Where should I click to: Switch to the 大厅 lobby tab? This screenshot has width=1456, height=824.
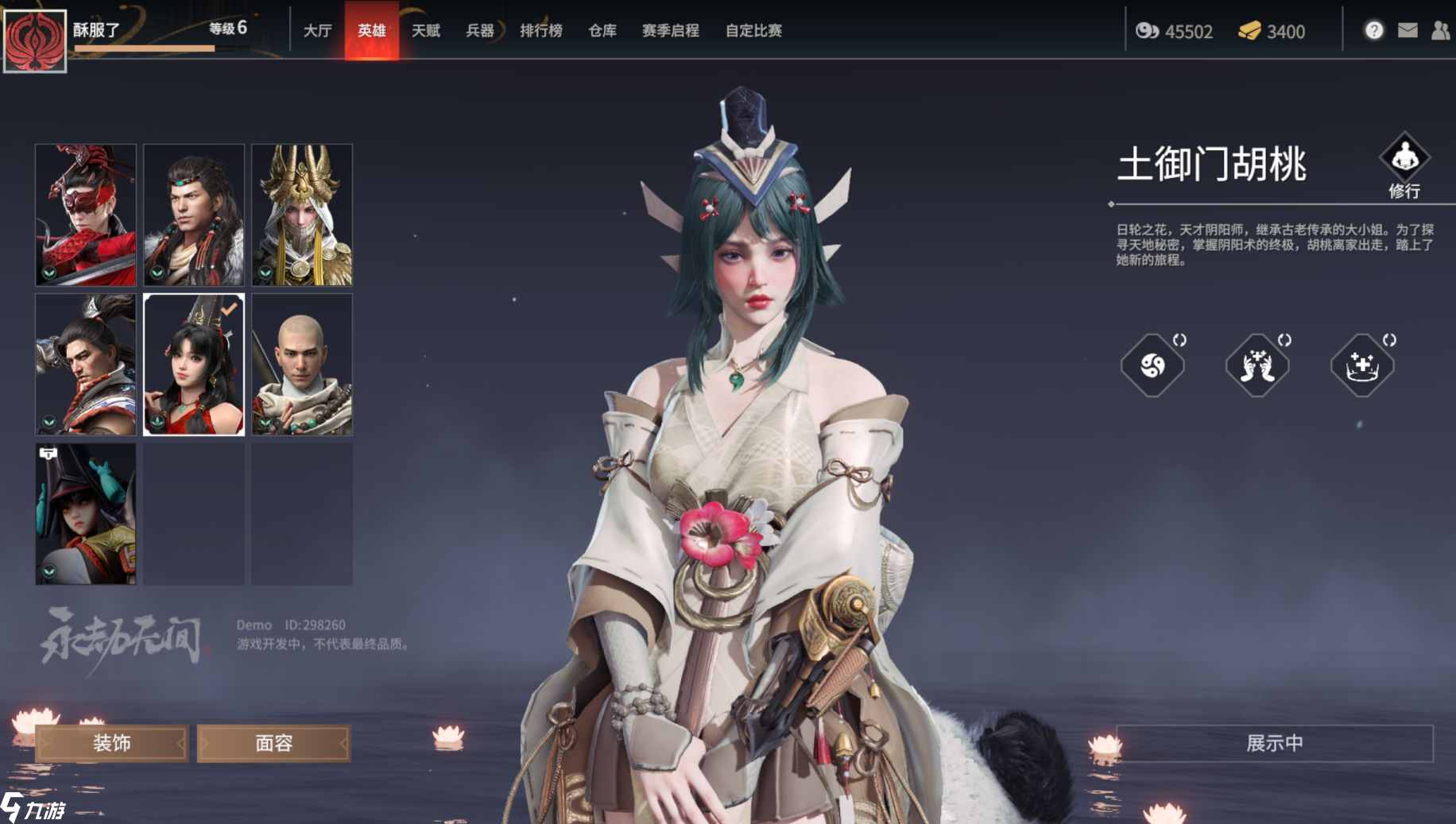pos(317,30)
